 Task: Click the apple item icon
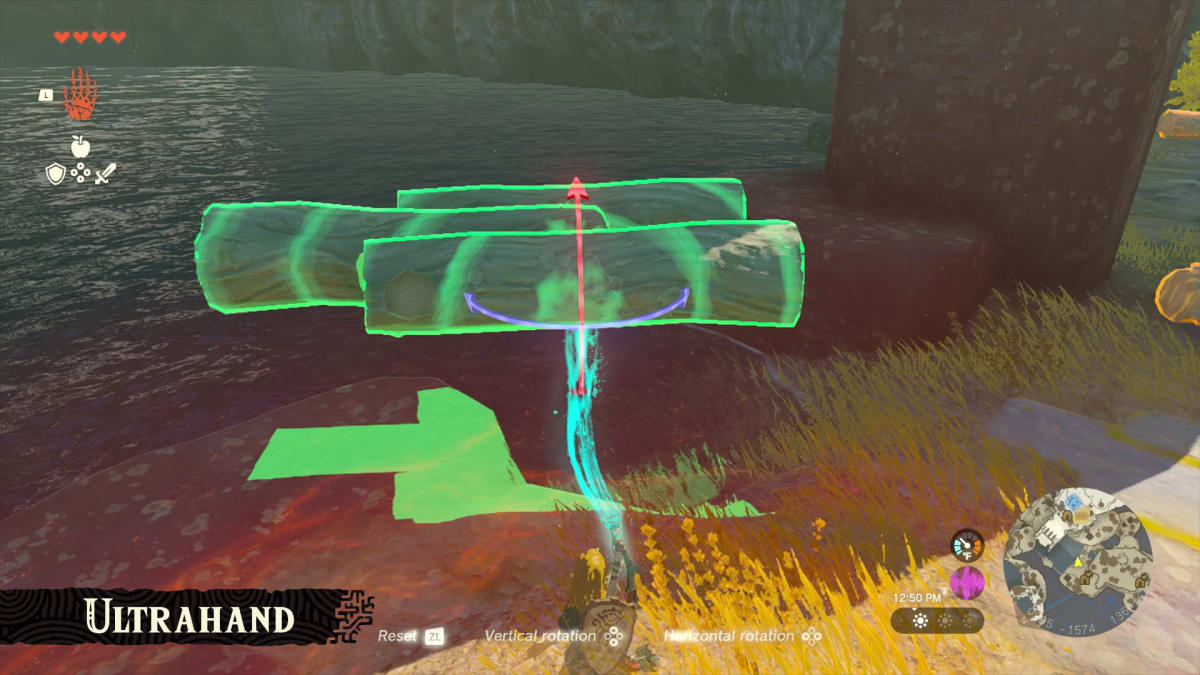[80, 147]
